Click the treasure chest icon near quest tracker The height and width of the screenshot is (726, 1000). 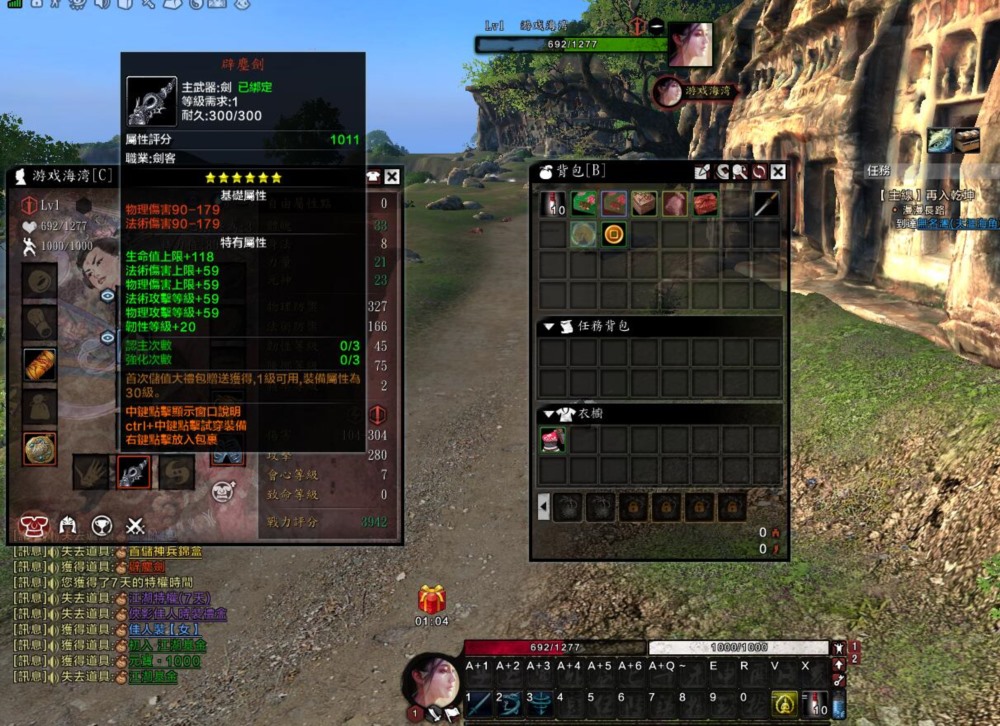(x=967, y=140)
